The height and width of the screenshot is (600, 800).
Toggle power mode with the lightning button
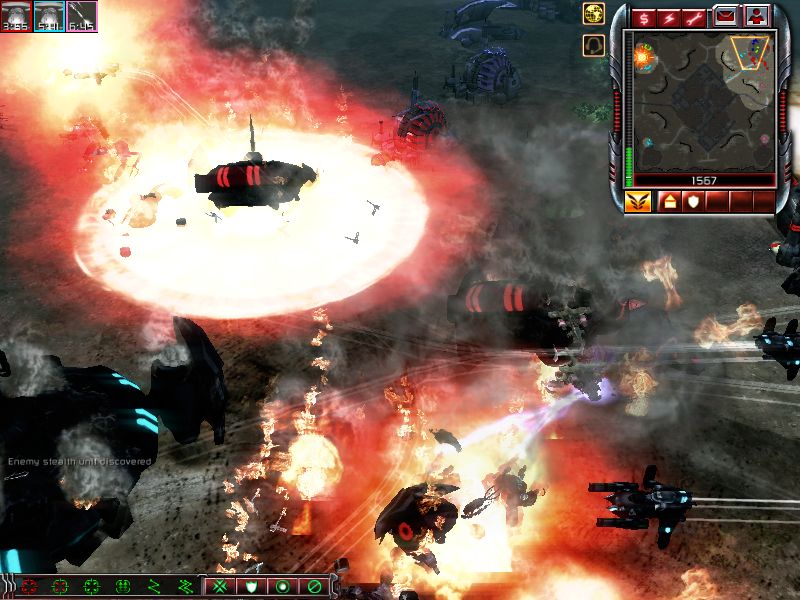[668, 17]
